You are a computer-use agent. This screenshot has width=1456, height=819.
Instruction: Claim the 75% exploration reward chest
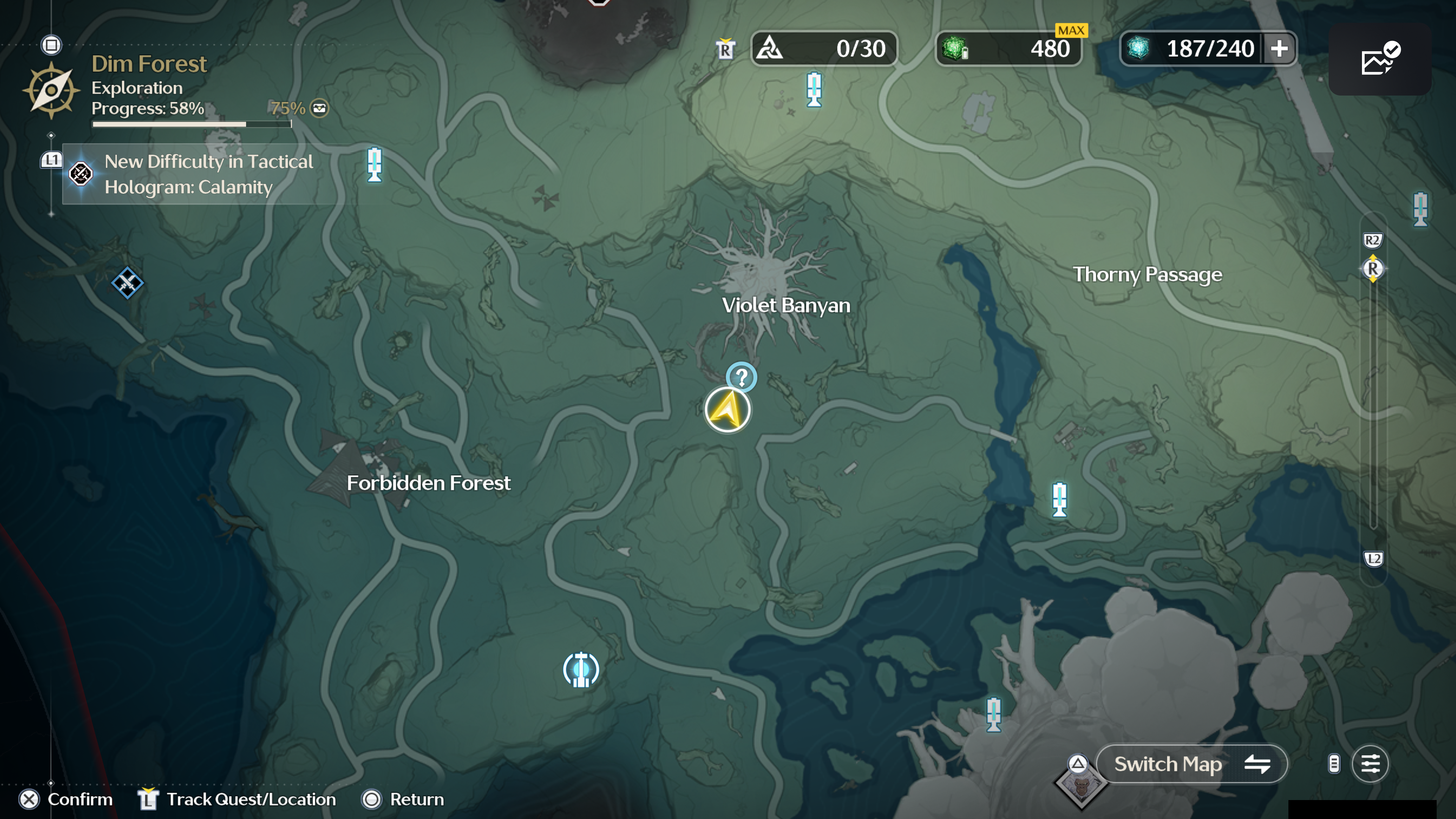pyautogui.click(x=319, y=108)
